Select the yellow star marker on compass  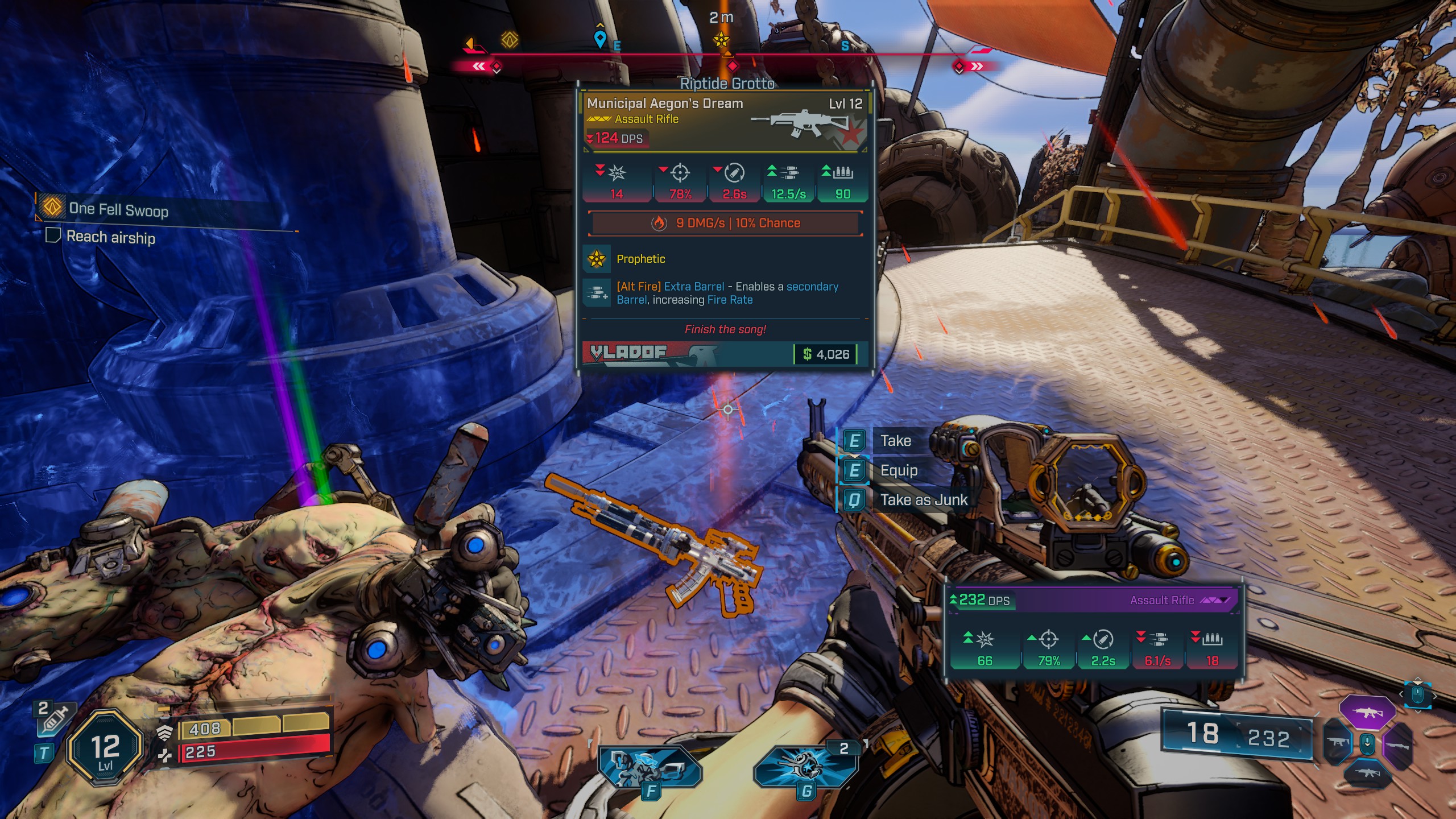[721, 40]
